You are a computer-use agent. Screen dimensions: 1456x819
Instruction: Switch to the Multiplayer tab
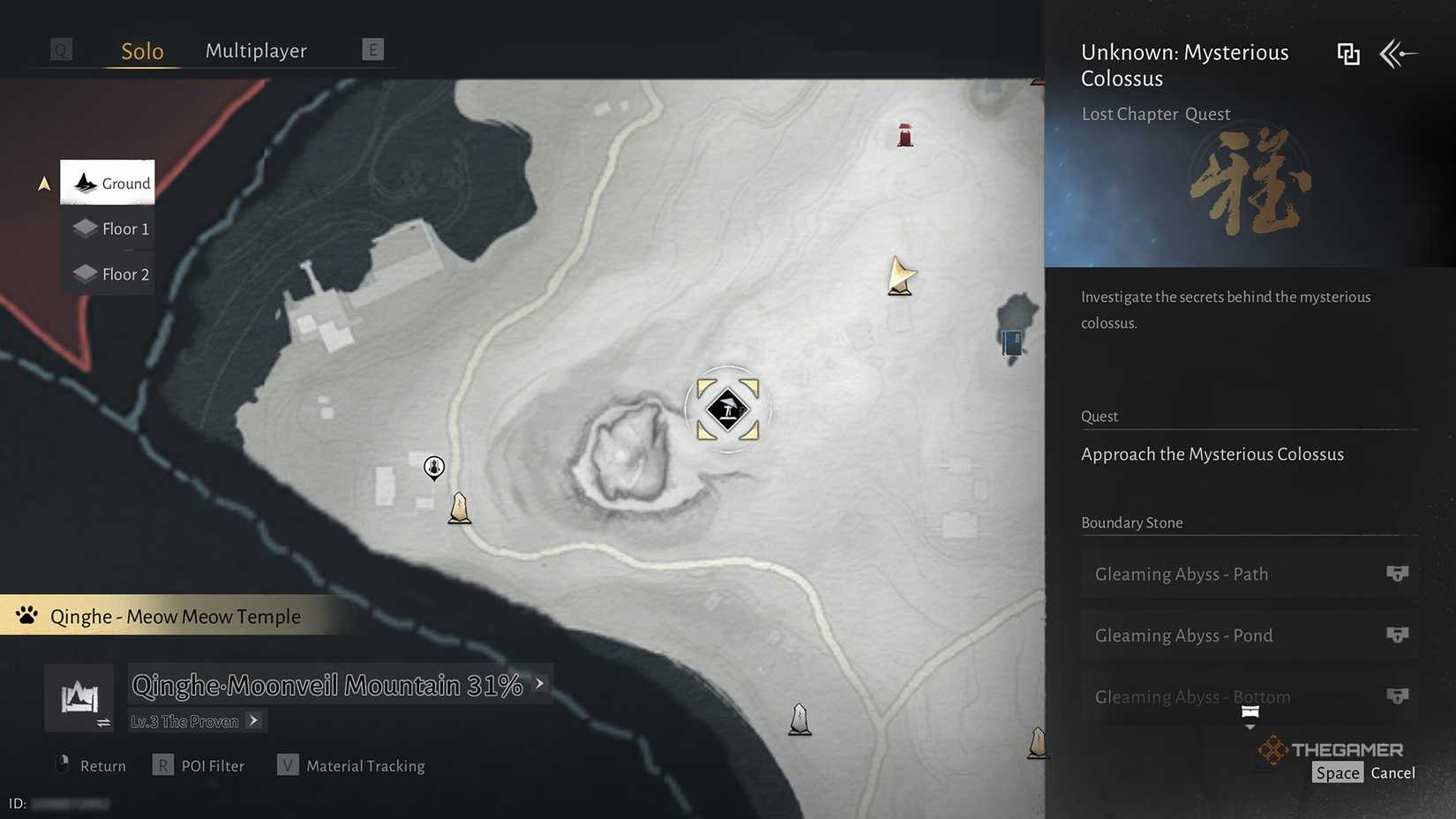pyautogui.click(x=255, y=50)
